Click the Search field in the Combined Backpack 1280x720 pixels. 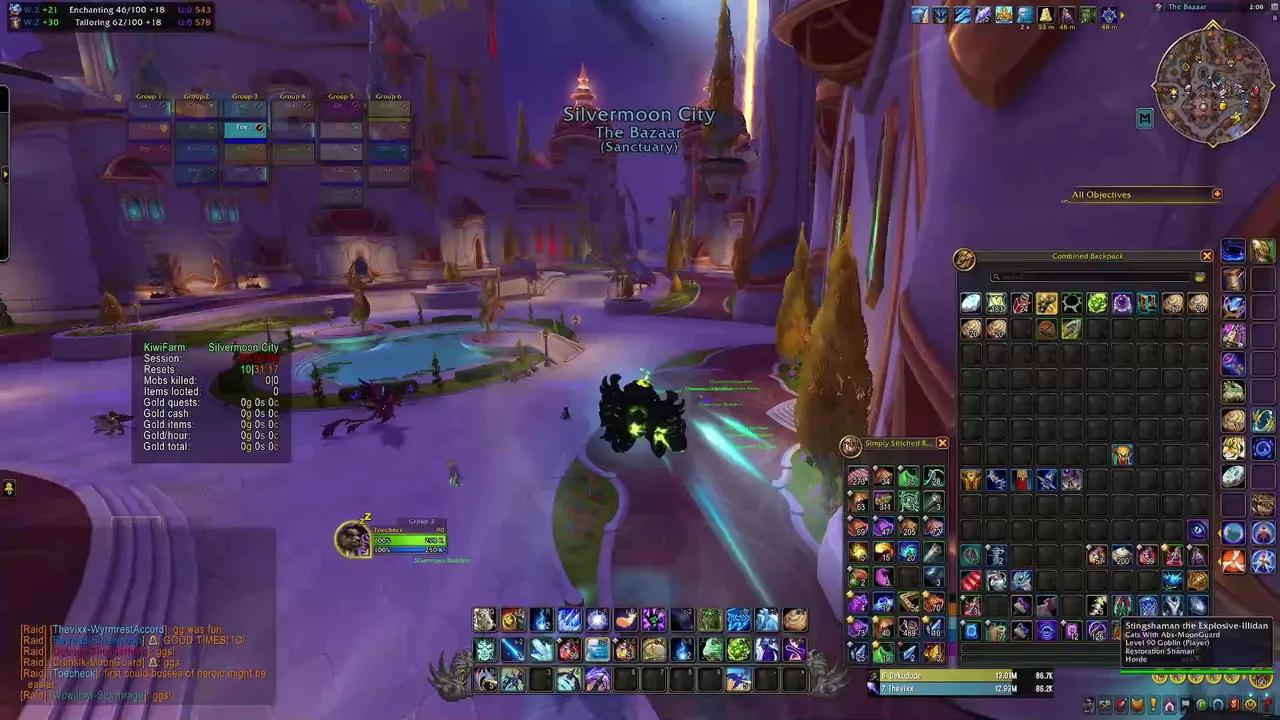1090,276
